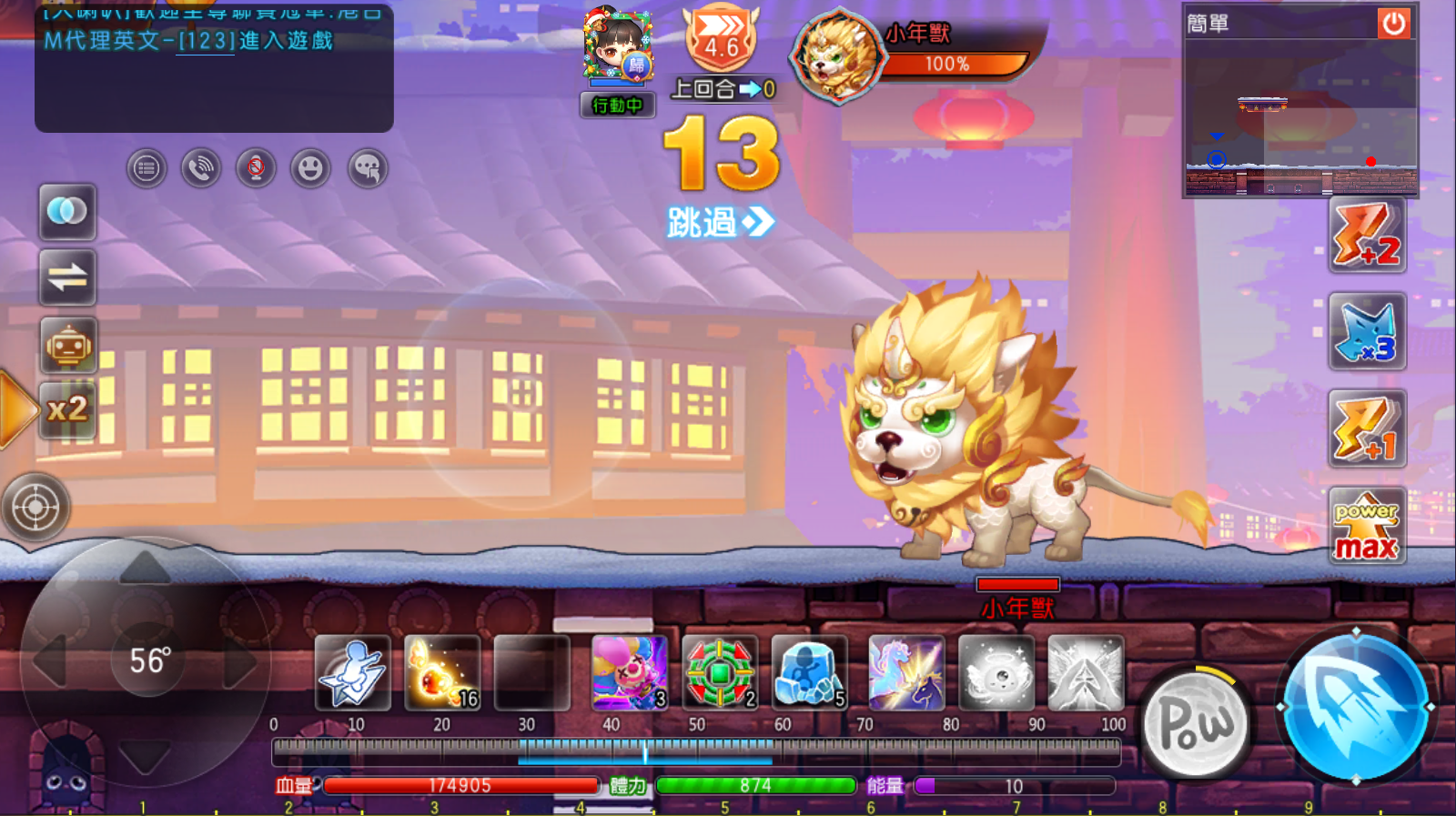Raise aim angle with the up arrow

(x=146, y=569)
